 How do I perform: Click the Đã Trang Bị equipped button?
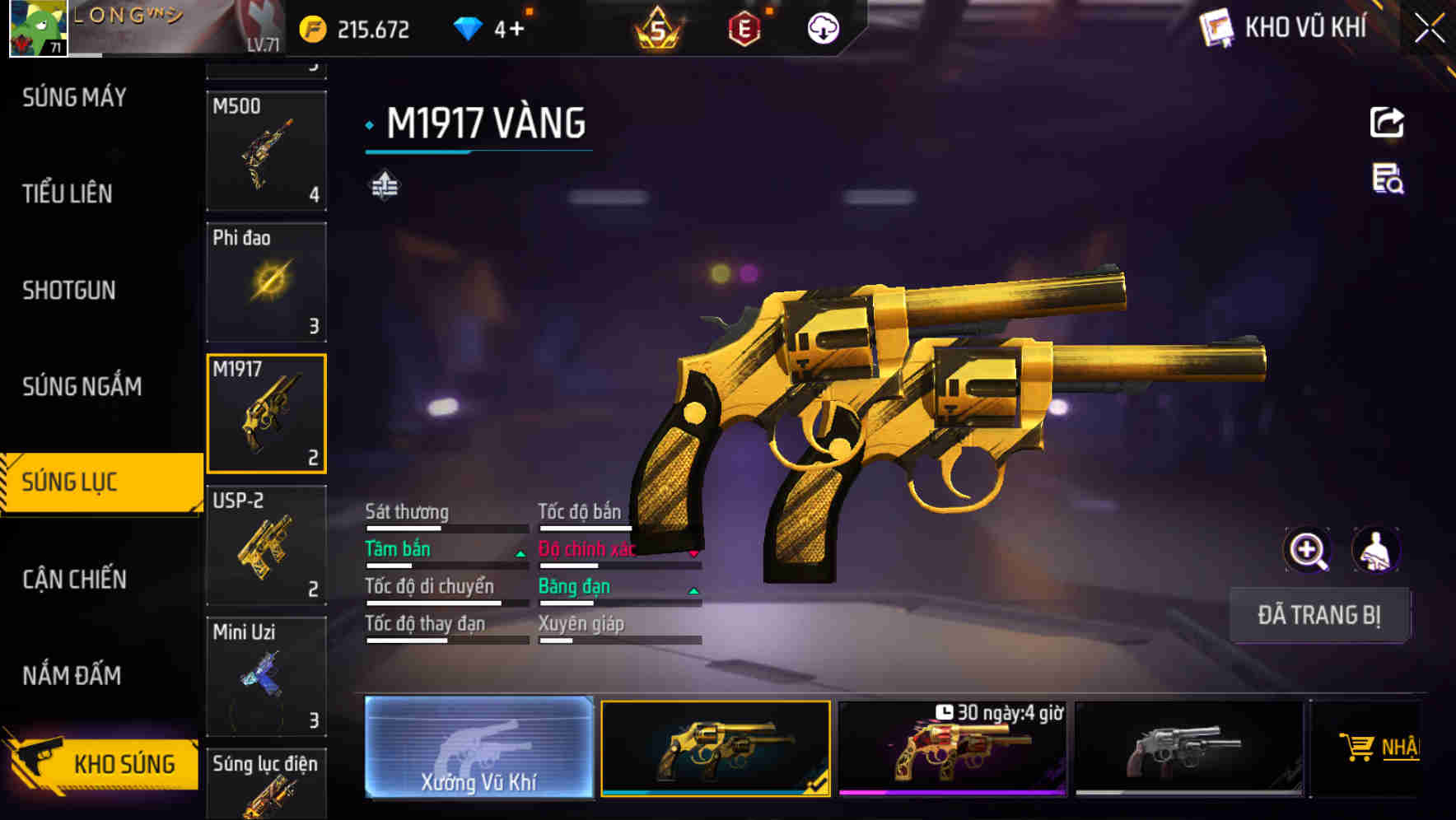[x=1318, y=615]
